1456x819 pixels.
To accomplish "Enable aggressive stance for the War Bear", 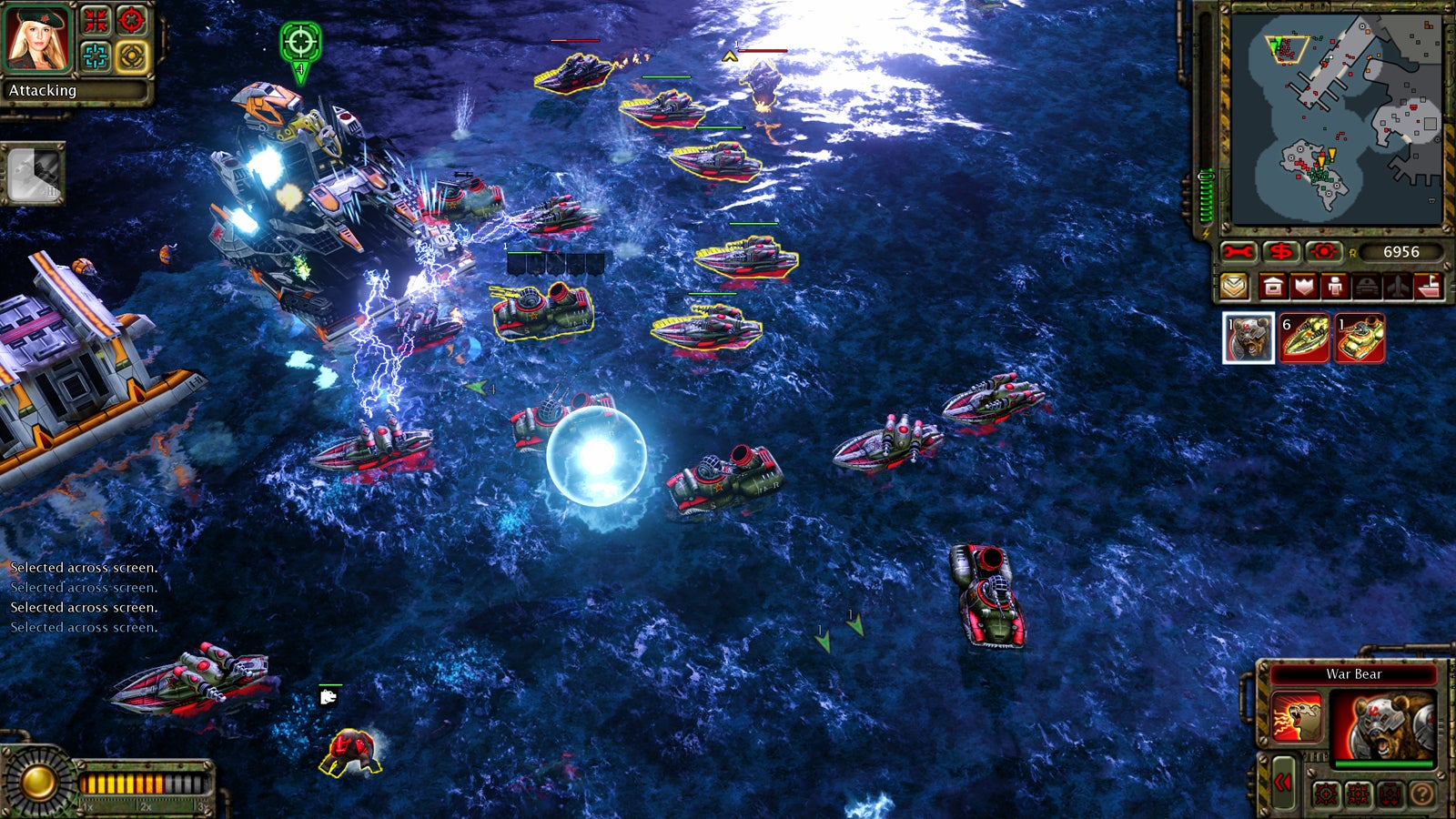I will click(x=1325, y=794).
